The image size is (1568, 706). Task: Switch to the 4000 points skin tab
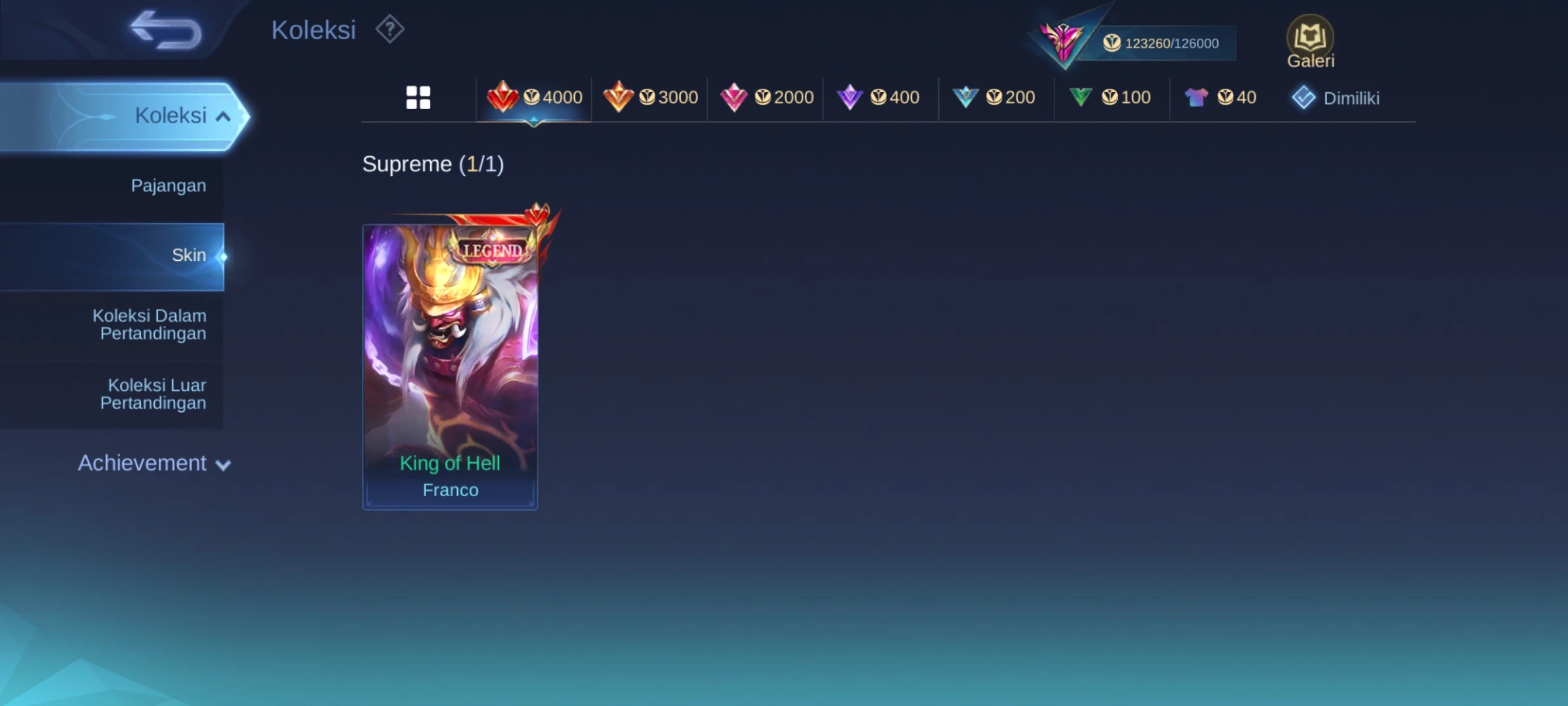534,98
